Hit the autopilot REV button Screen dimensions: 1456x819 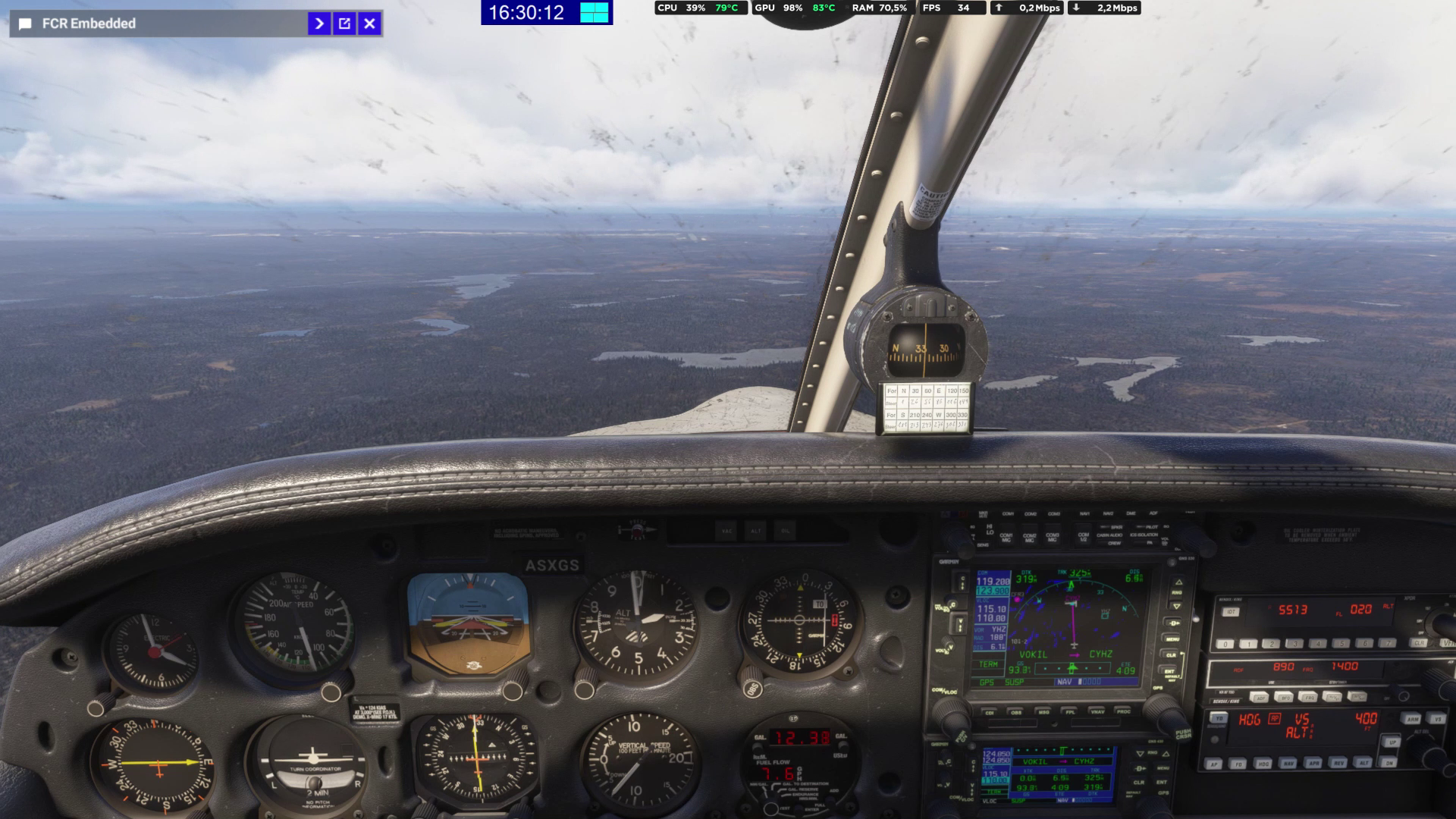tap(1339, 764)
